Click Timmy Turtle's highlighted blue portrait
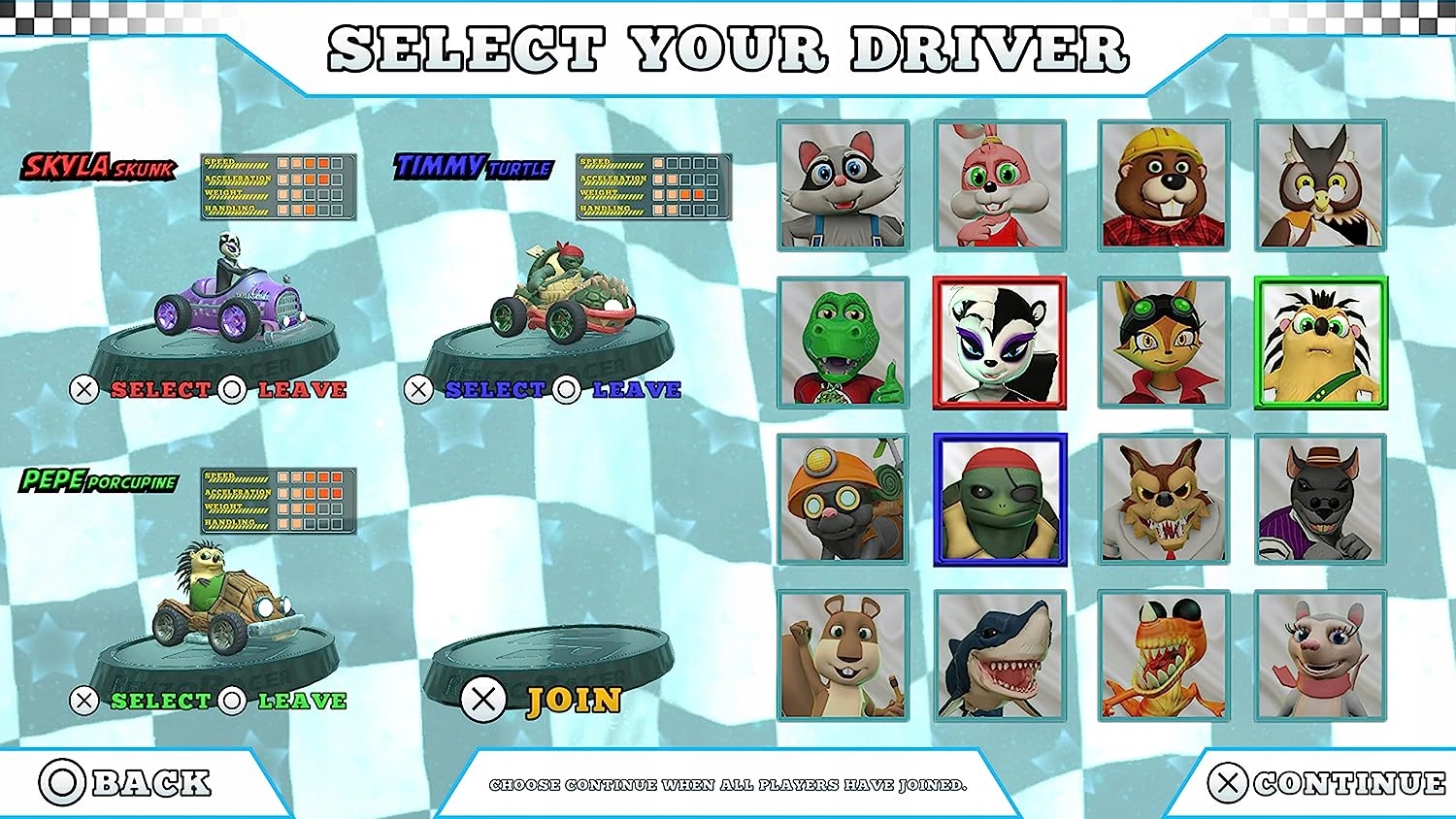The image size is (1456, 819). click(x=1001, y=500)
